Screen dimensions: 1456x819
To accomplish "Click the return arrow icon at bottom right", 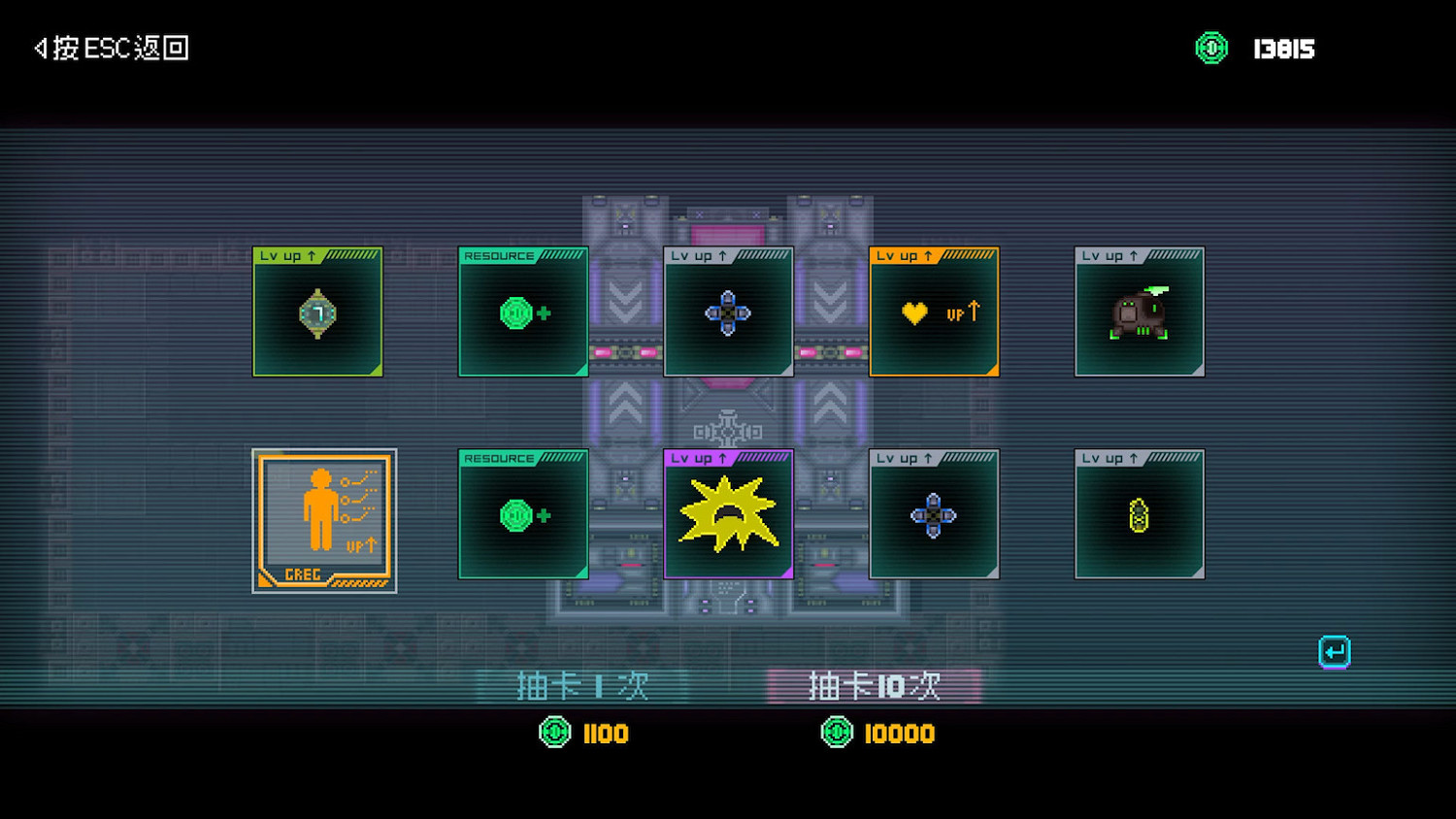I will [x=1335, y=650].
